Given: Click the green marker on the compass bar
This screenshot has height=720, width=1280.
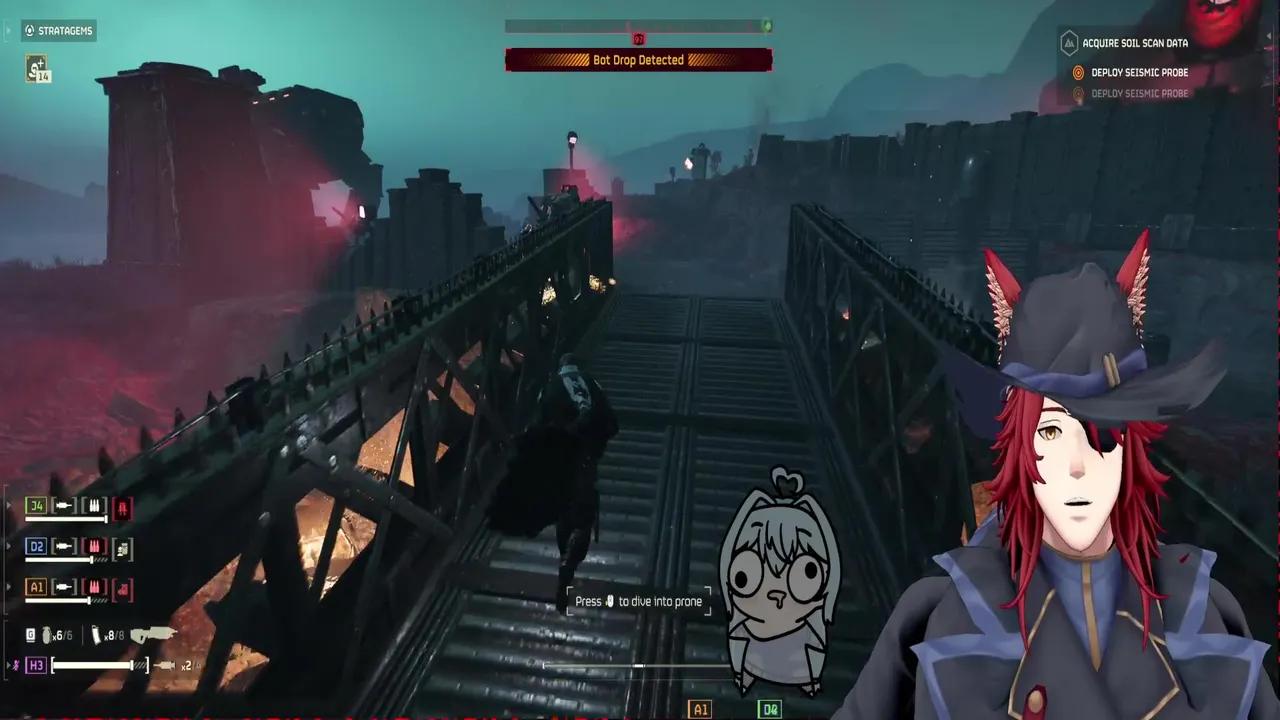Looking at the screenshot, I should (x=768, y=27).
